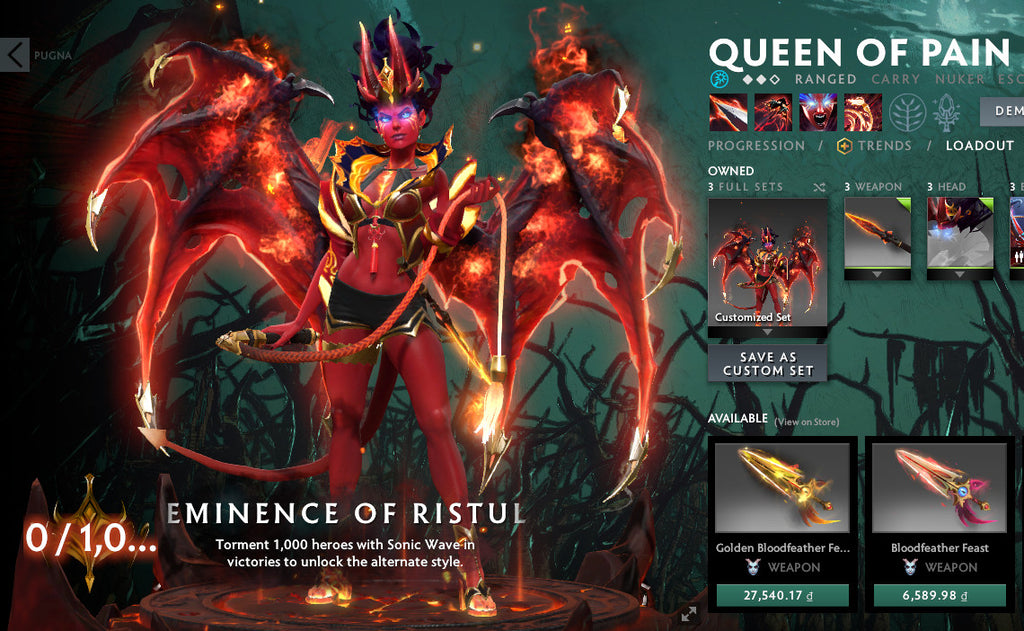The height and width of the screenshot is (631, 1024).
Task: Buy Bloodfeather Feast for 6,589.98
Action: (939, 596)
